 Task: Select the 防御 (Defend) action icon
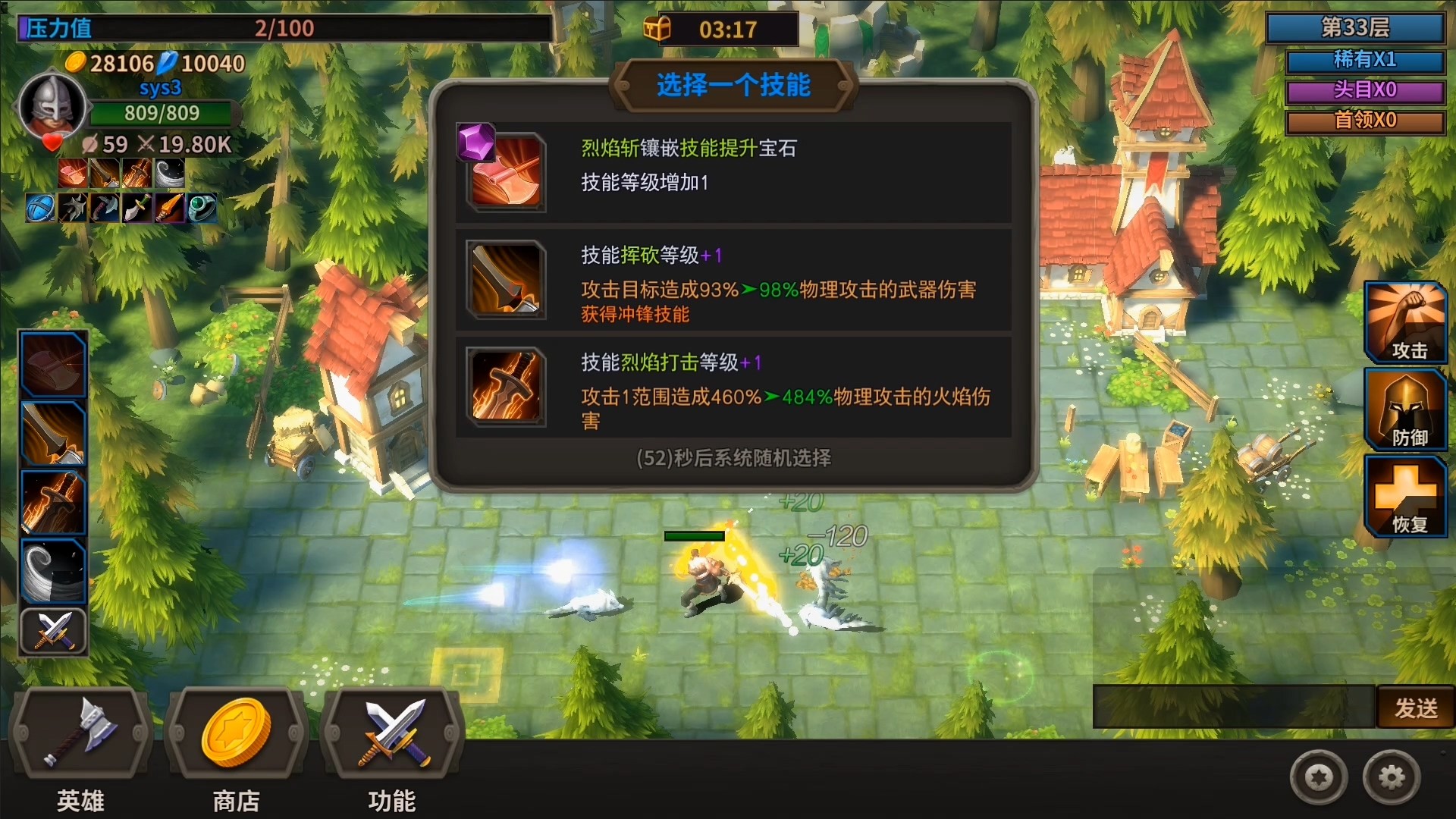click(1404, 409)
